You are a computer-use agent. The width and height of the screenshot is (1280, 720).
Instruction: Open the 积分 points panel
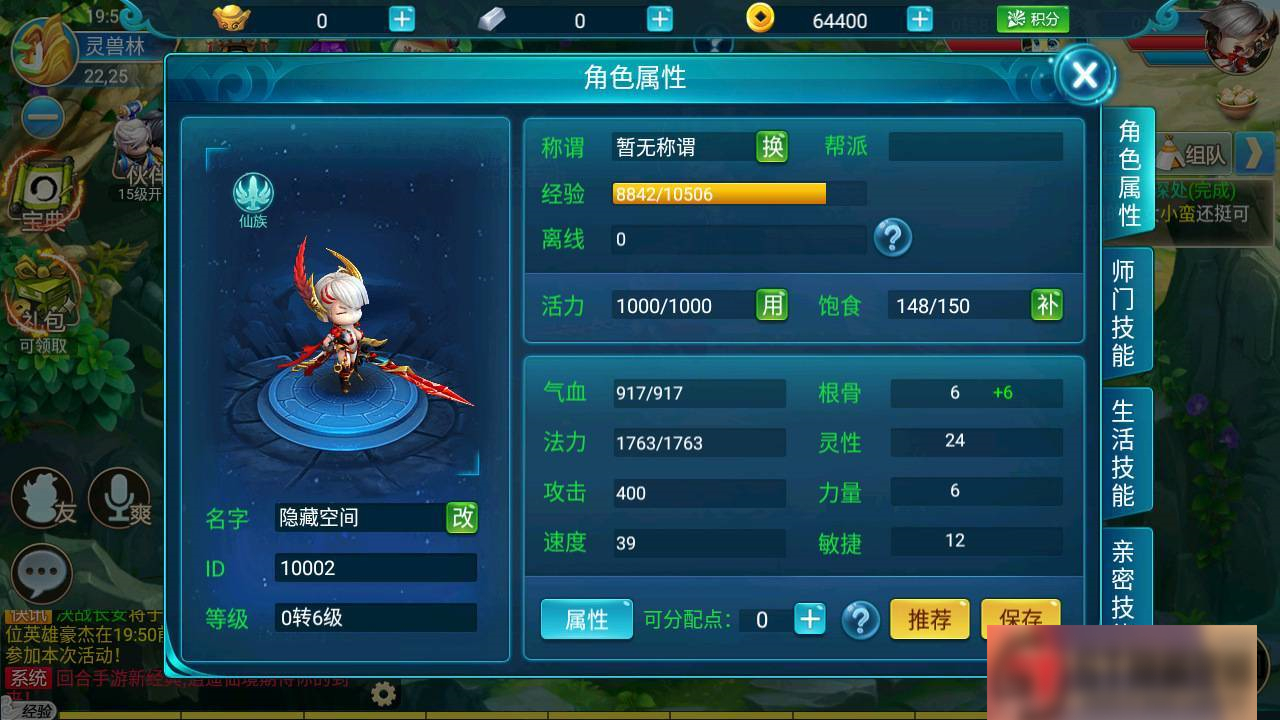[x=1033, y=18]
